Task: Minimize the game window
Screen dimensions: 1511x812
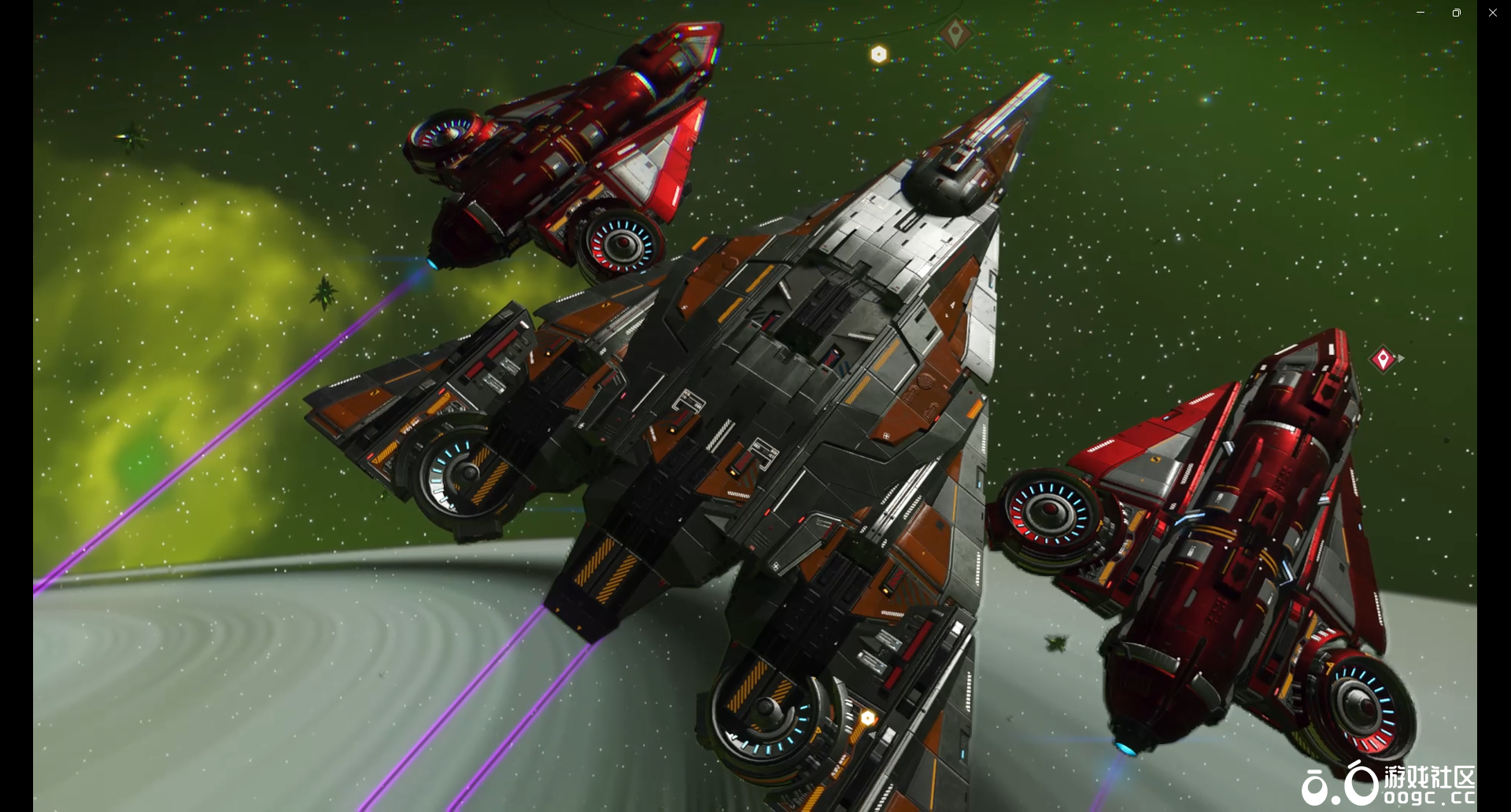Action: (1420, 13)
